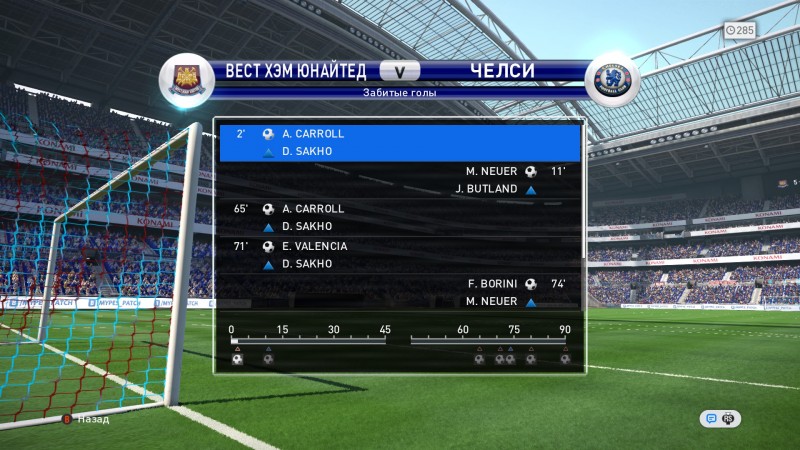
Task: Select M. Neuer's 11th-minute goal row
Action: click(x=400, y=180)
